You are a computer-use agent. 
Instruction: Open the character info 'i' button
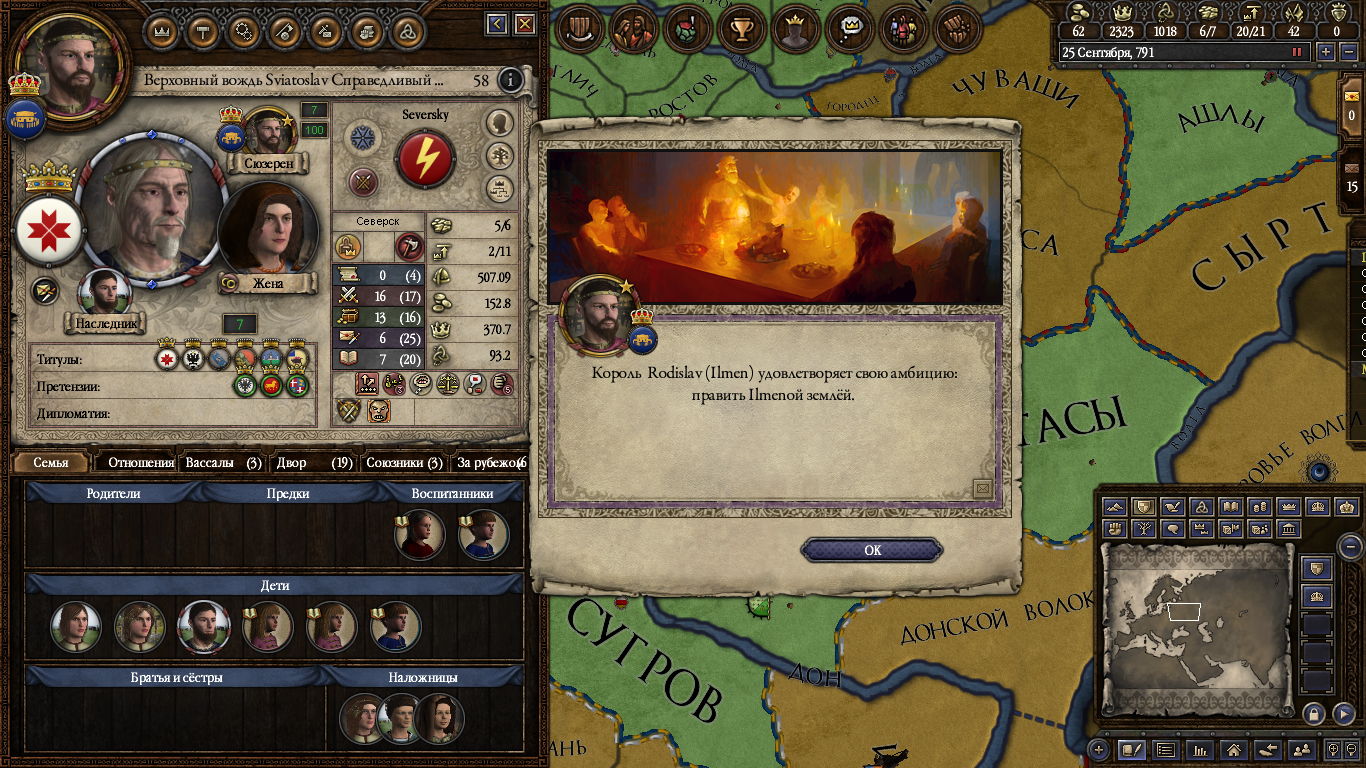[511, 80]
